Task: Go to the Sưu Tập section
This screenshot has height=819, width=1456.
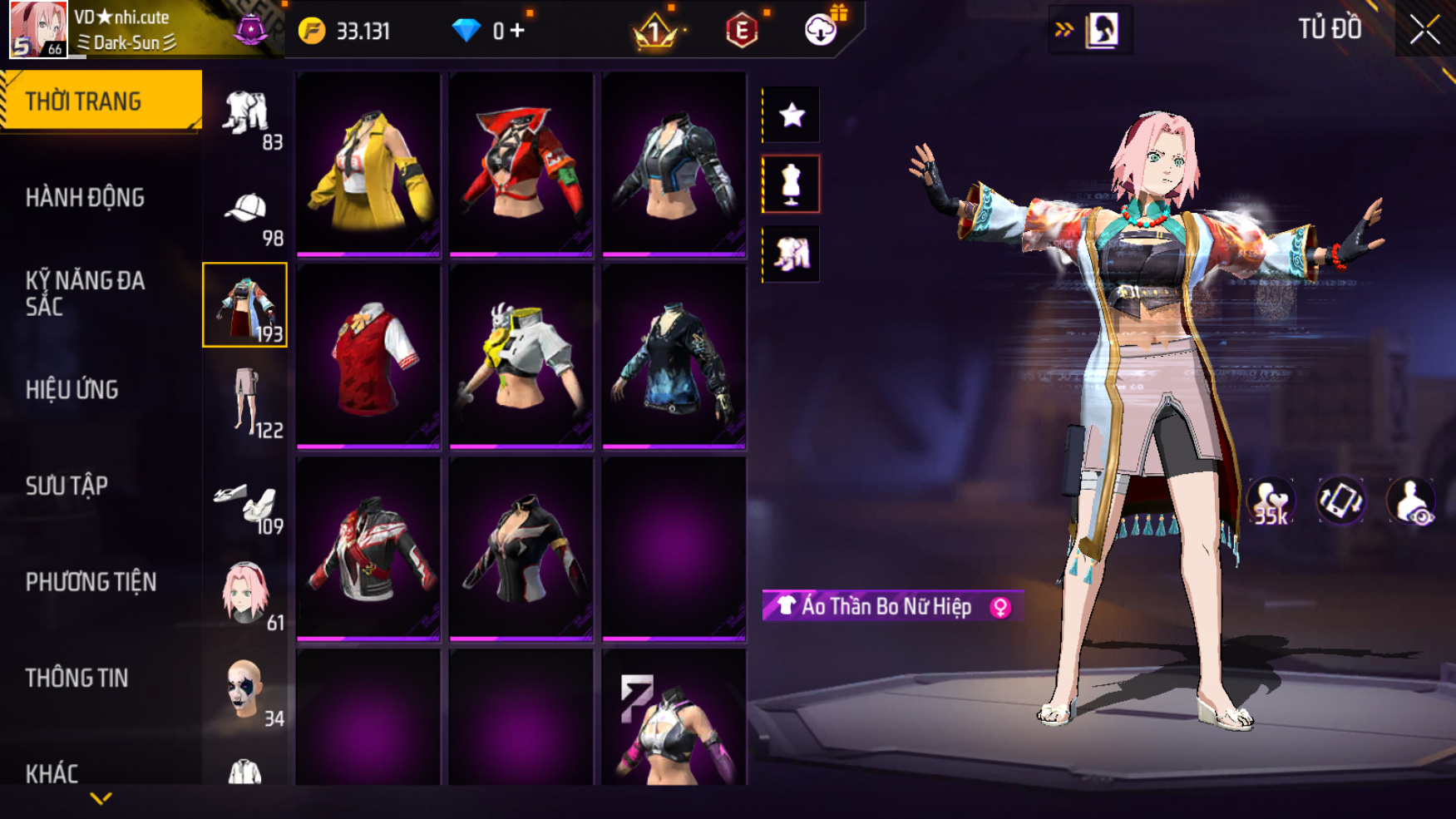Action: click(x=67, y=486)
